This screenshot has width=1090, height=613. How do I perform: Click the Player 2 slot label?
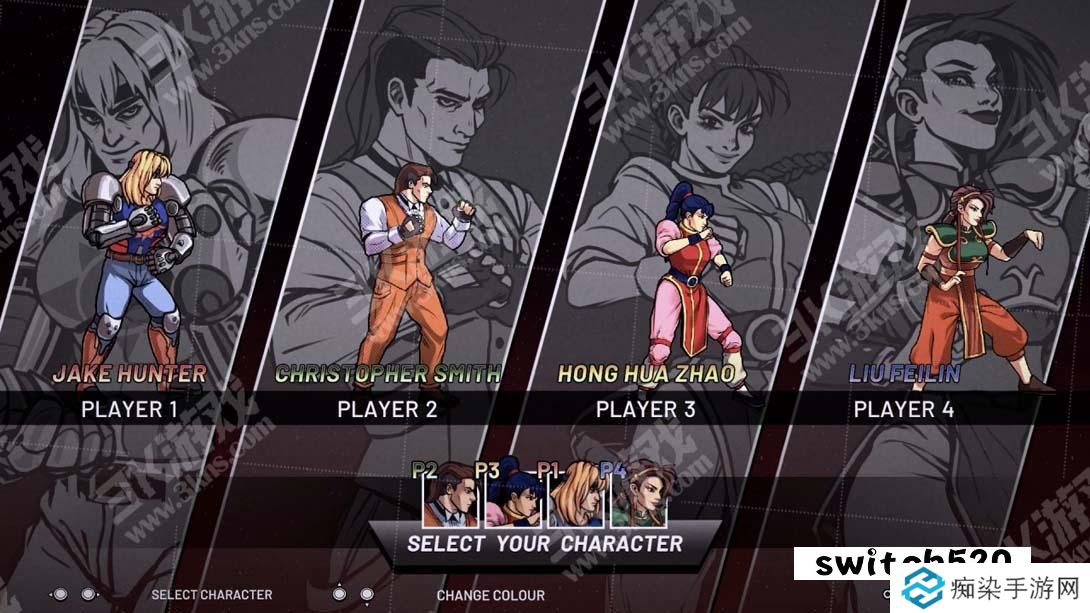(x=387, y=409)
